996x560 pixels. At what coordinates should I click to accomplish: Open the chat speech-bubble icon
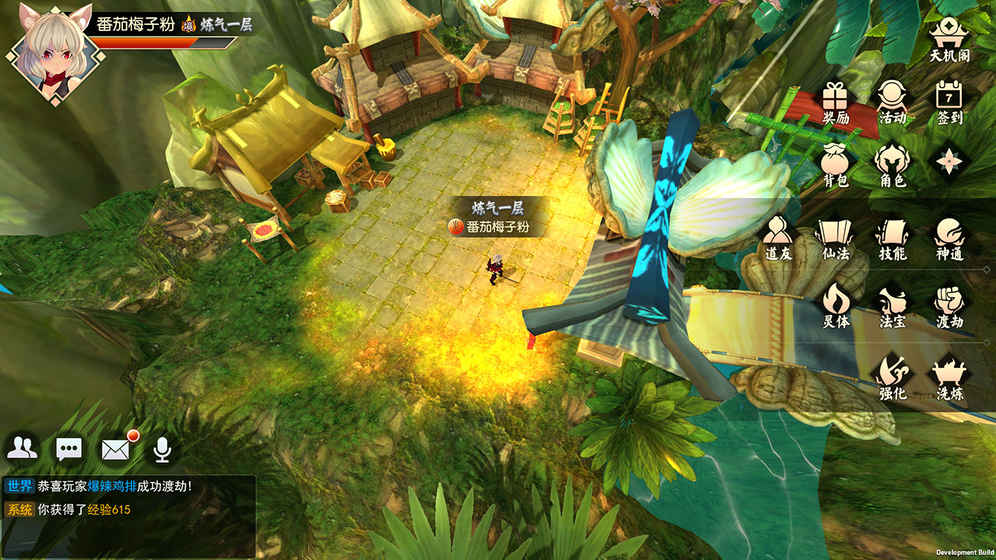pos(69,449)
